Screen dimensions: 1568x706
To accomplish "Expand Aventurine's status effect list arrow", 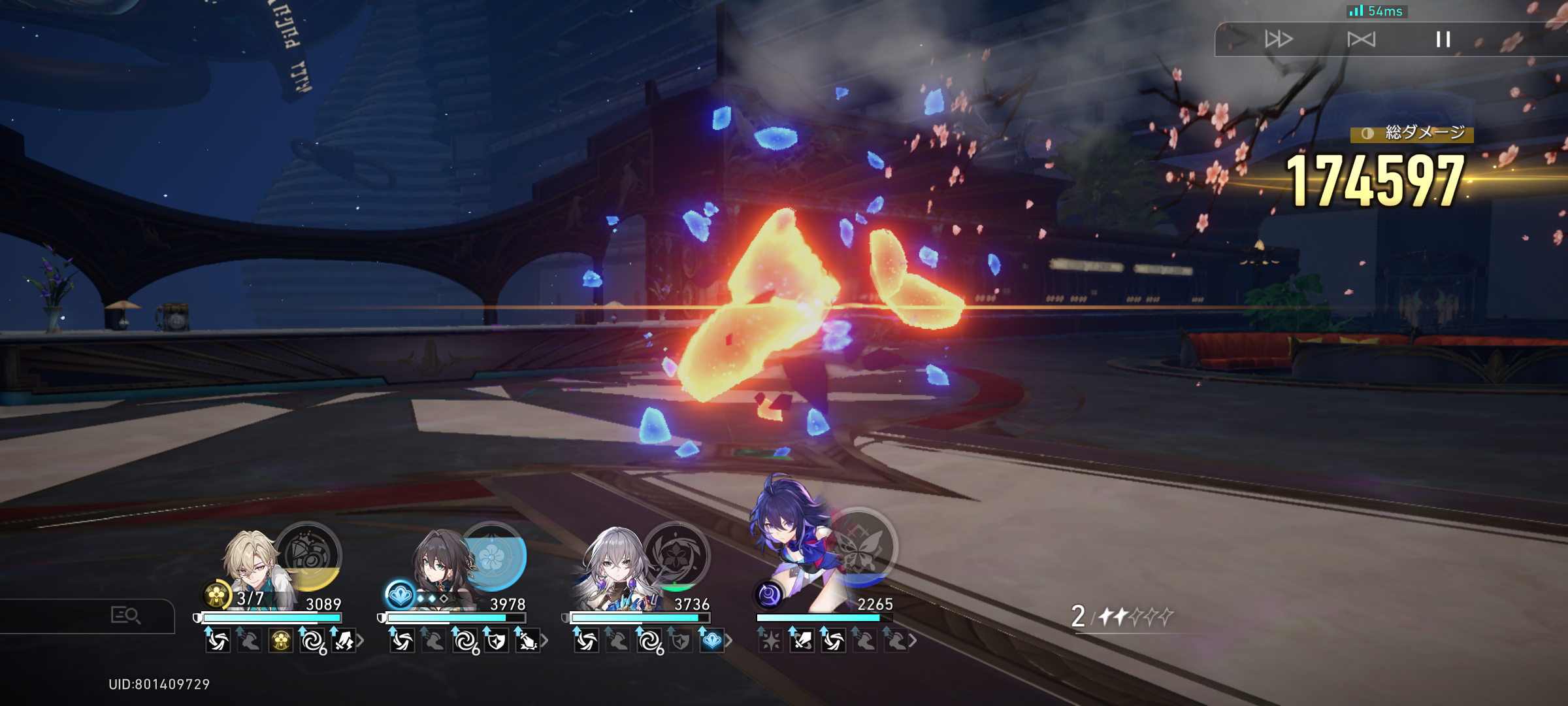I will (x=360, y=641).
